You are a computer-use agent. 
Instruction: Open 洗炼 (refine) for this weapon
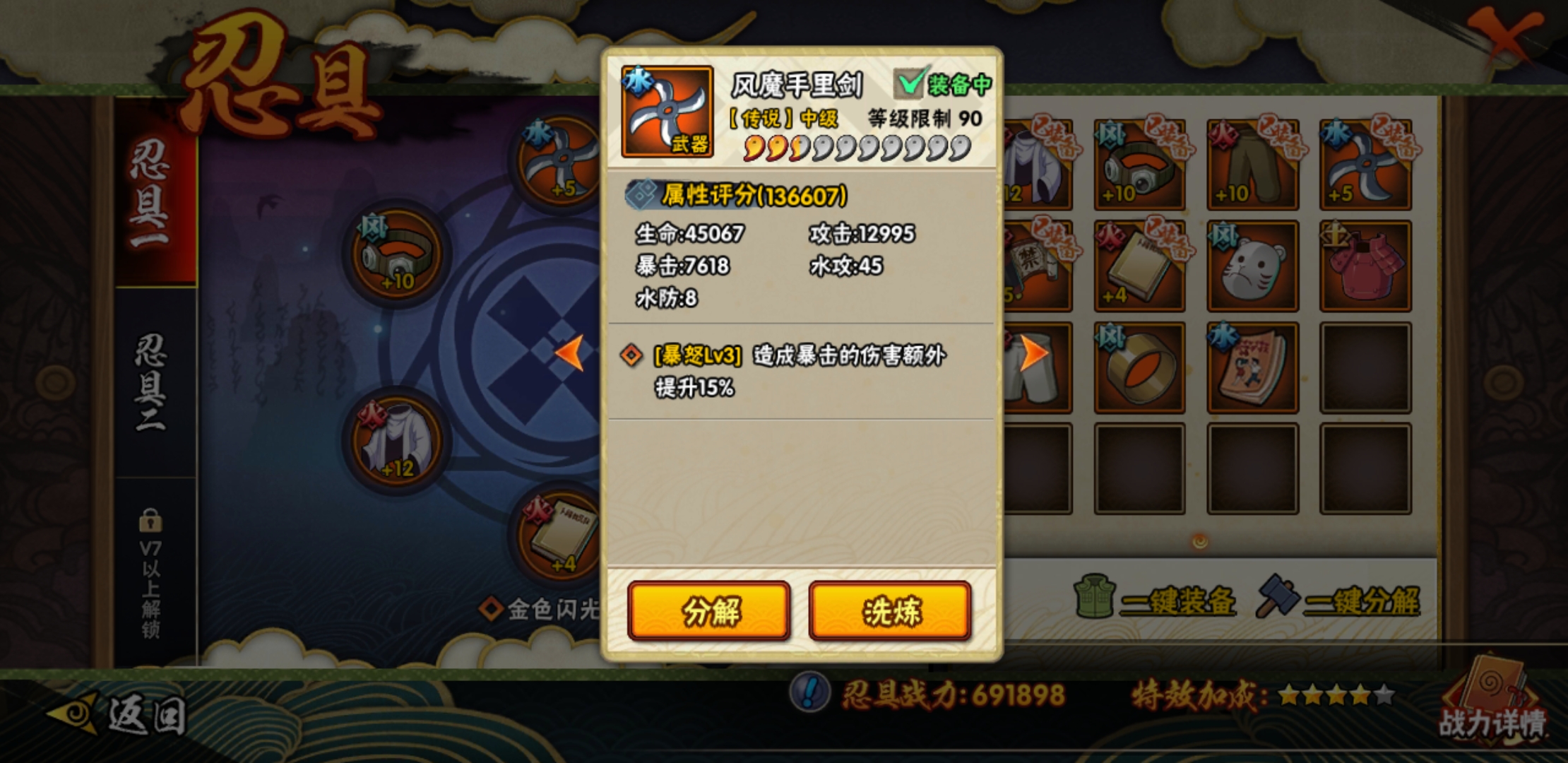point(890,611)
